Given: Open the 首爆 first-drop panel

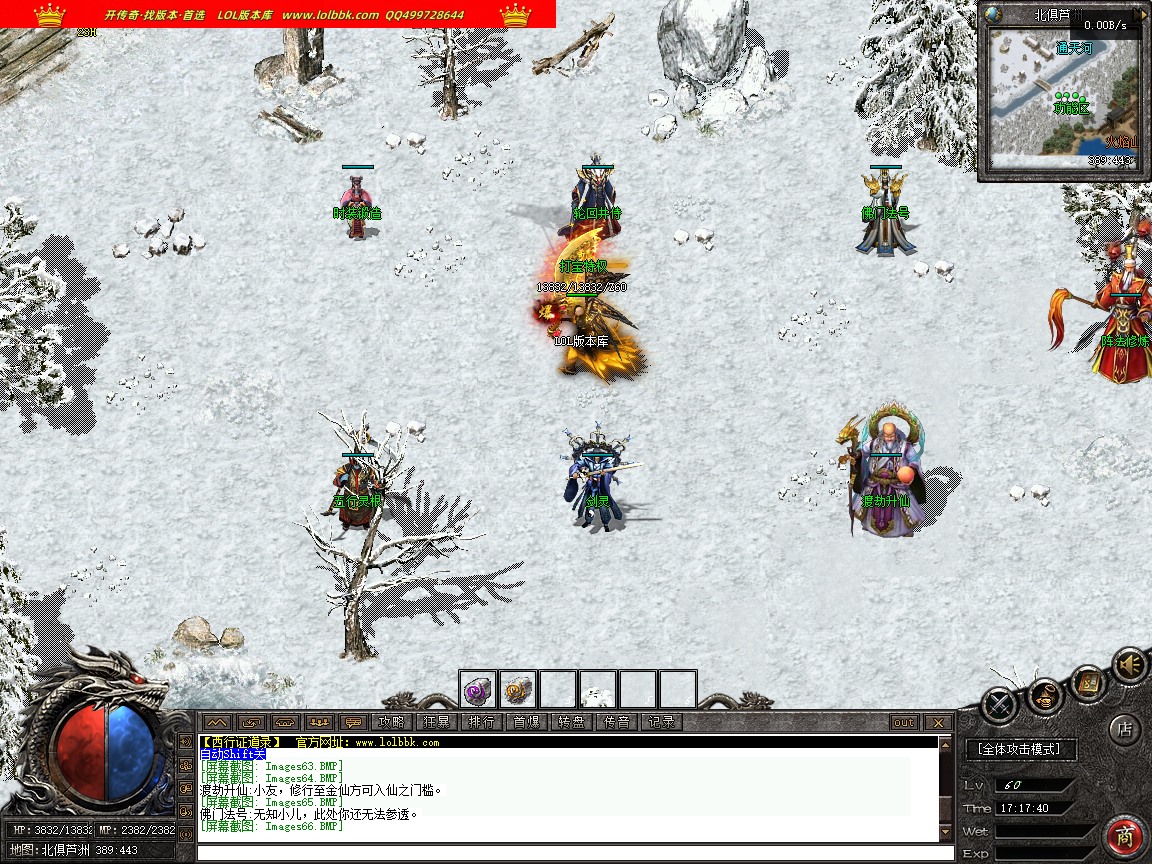Looking at the screenshot, I should 526,722.
